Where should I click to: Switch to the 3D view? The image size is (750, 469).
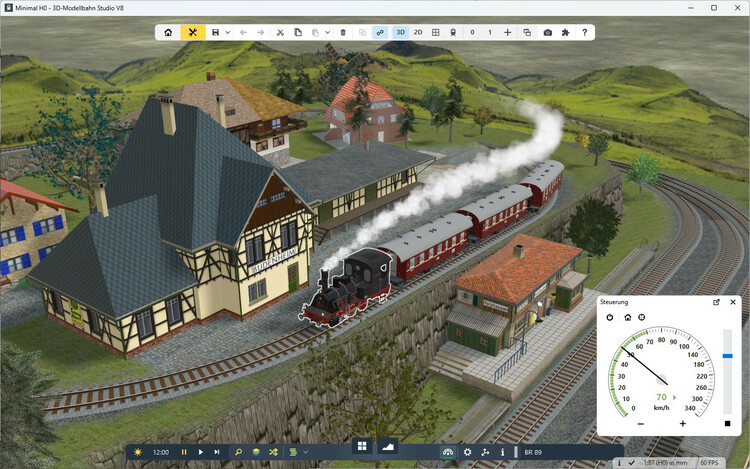(x=400, y=32)
